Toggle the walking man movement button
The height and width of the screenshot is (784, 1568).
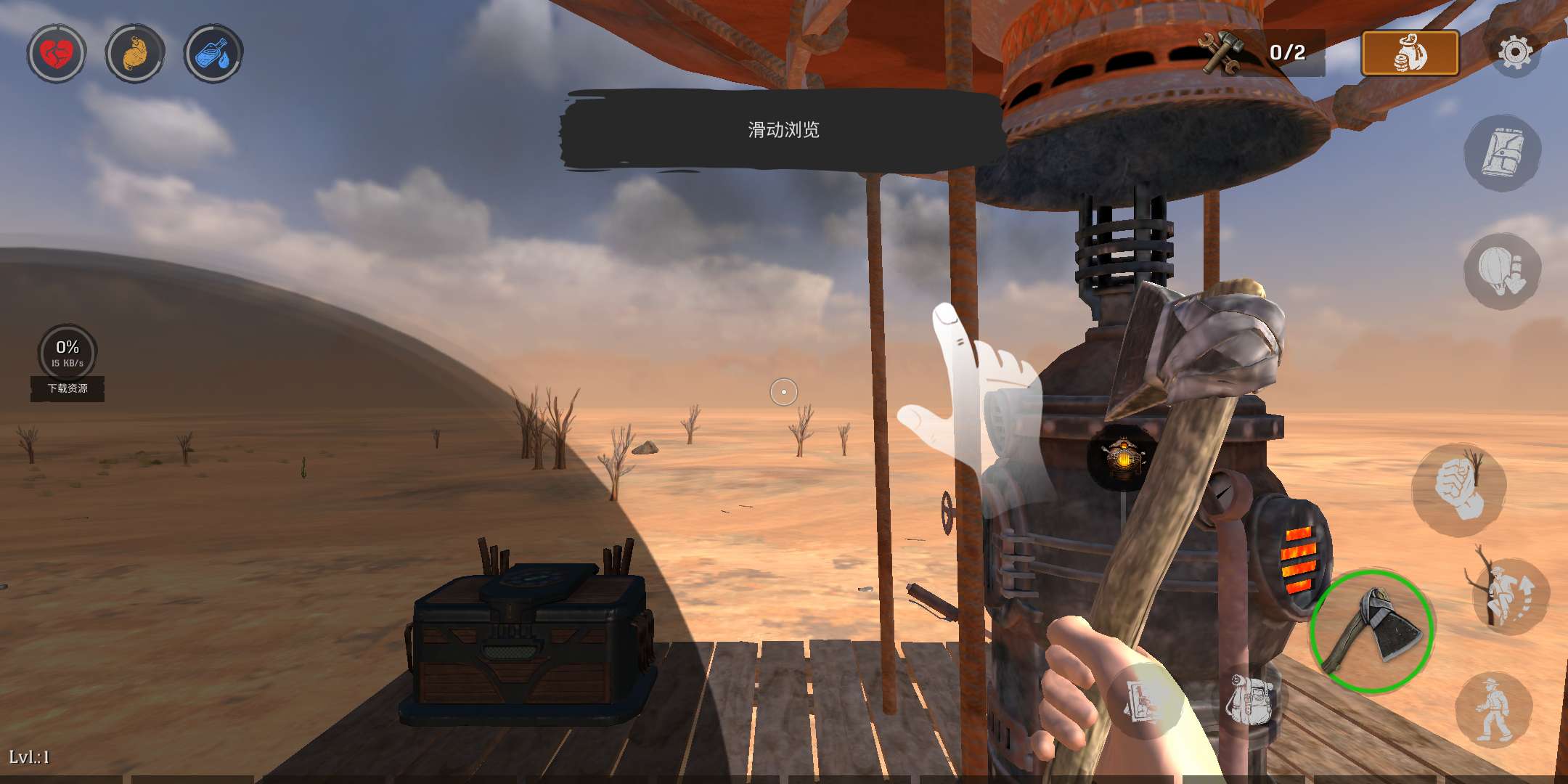(1493, 710)
